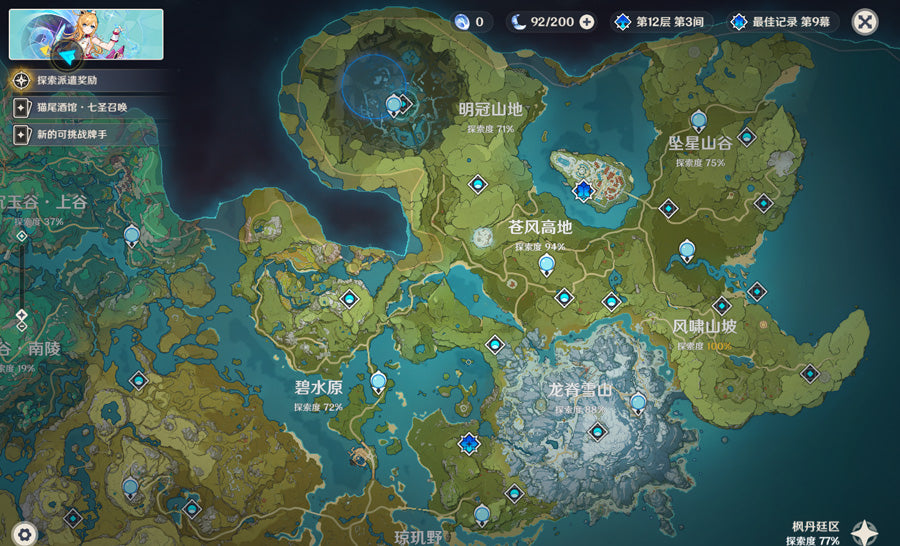Select the Statue of Seven in 碧水原
900x546 pixels.
[x=378, y=381]
